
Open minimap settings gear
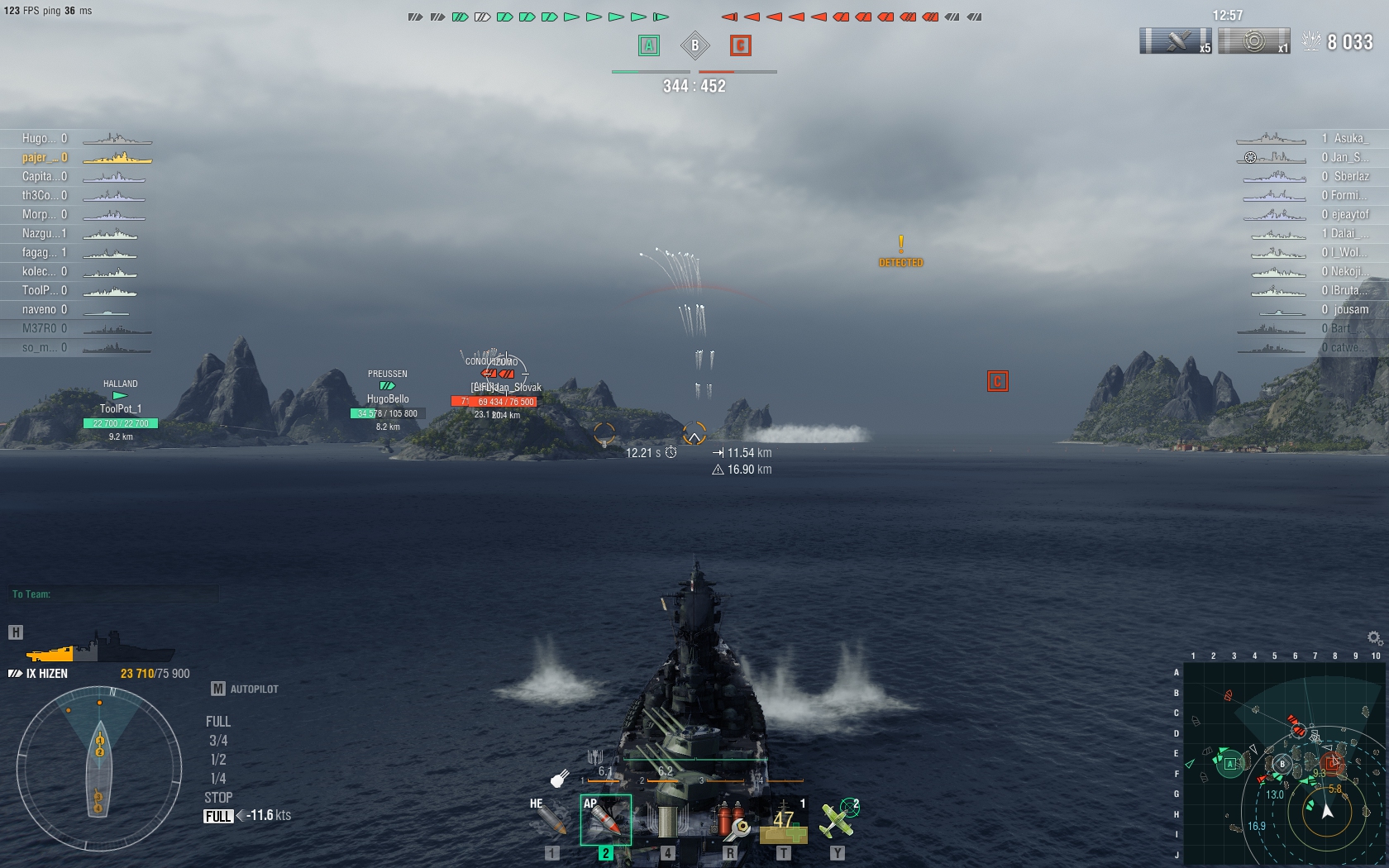[1374, 638]
